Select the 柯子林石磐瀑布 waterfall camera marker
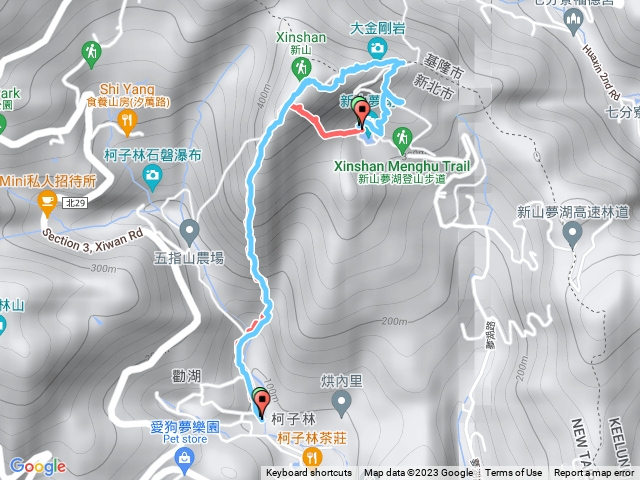The image size is (640, 480). pos(152,178)
